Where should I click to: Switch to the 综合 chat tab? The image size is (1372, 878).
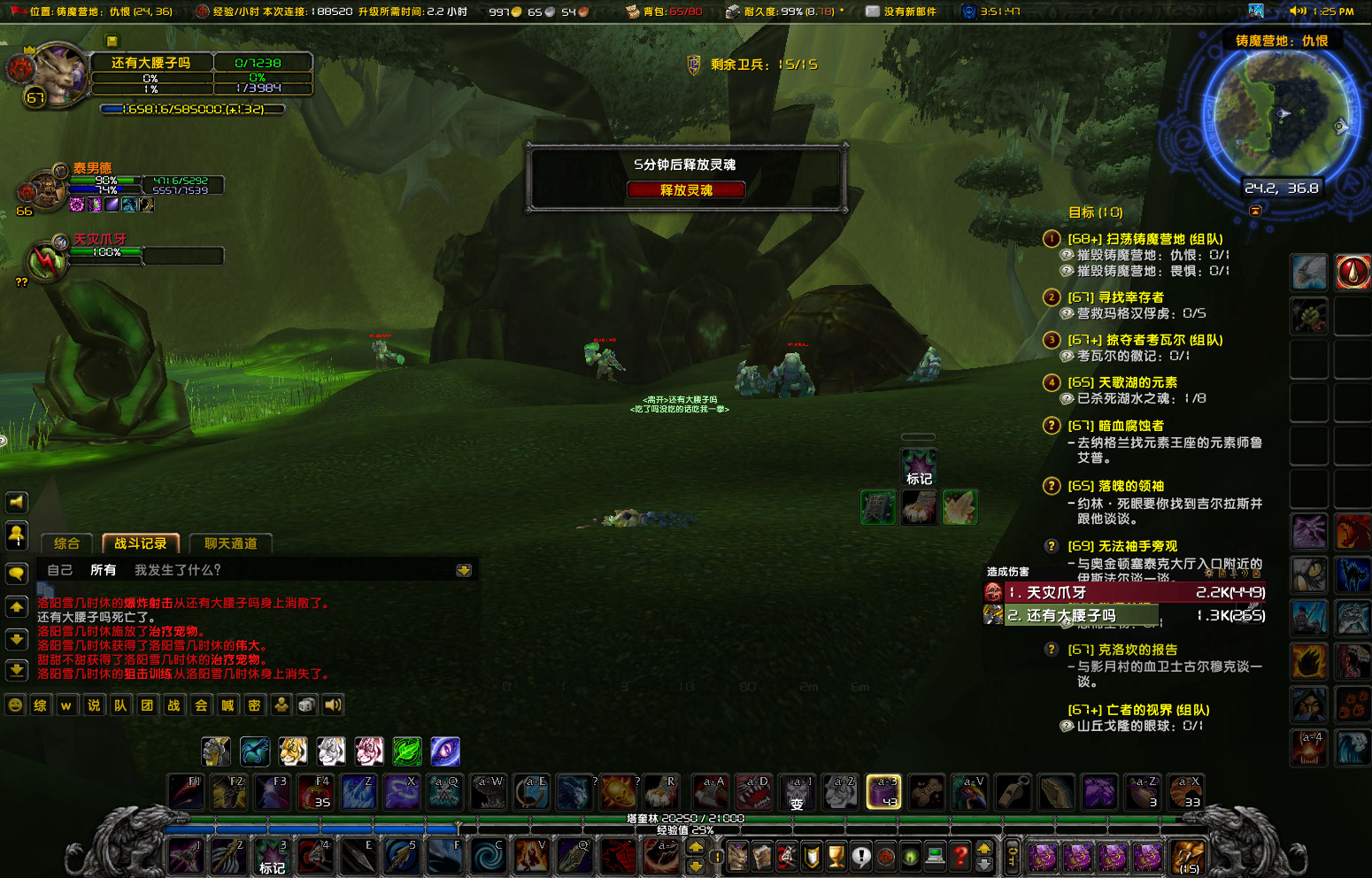point(67,543)
